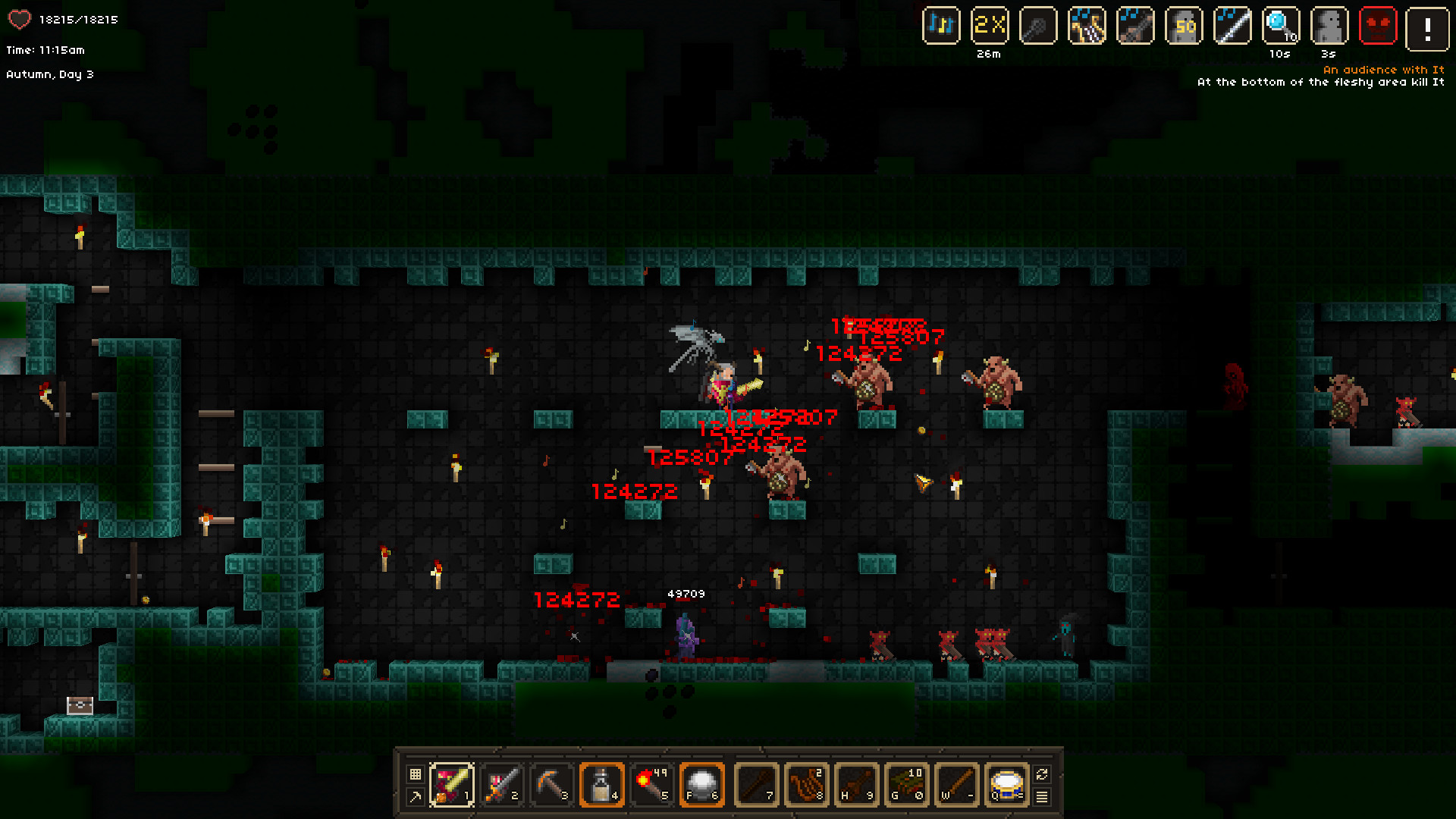
Task: Select the drum instrument in hotbar slot Q
Action: (x=1006, y=784)
